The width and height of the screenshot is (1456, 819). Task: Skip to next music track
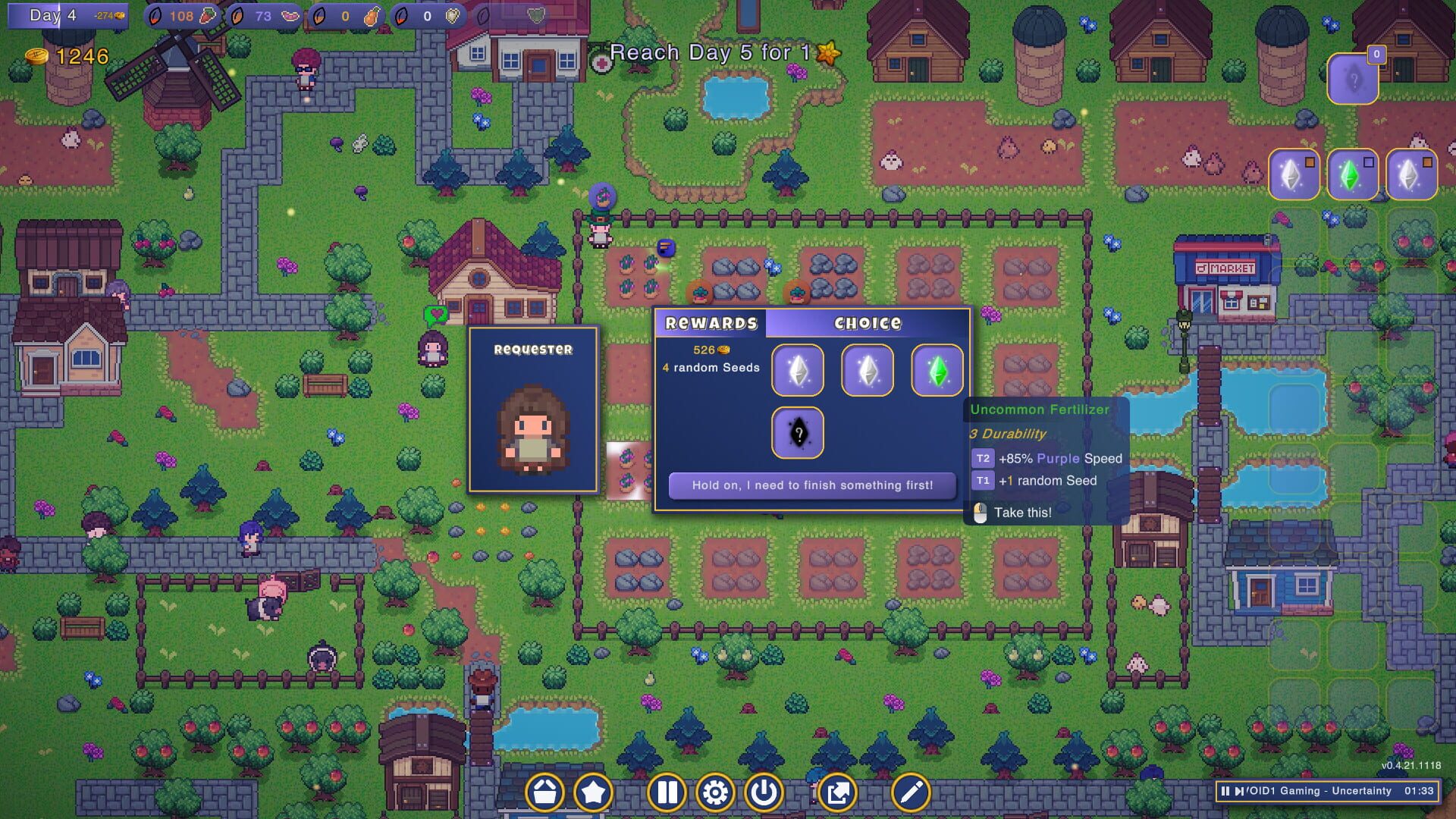tap(1240, 792)
